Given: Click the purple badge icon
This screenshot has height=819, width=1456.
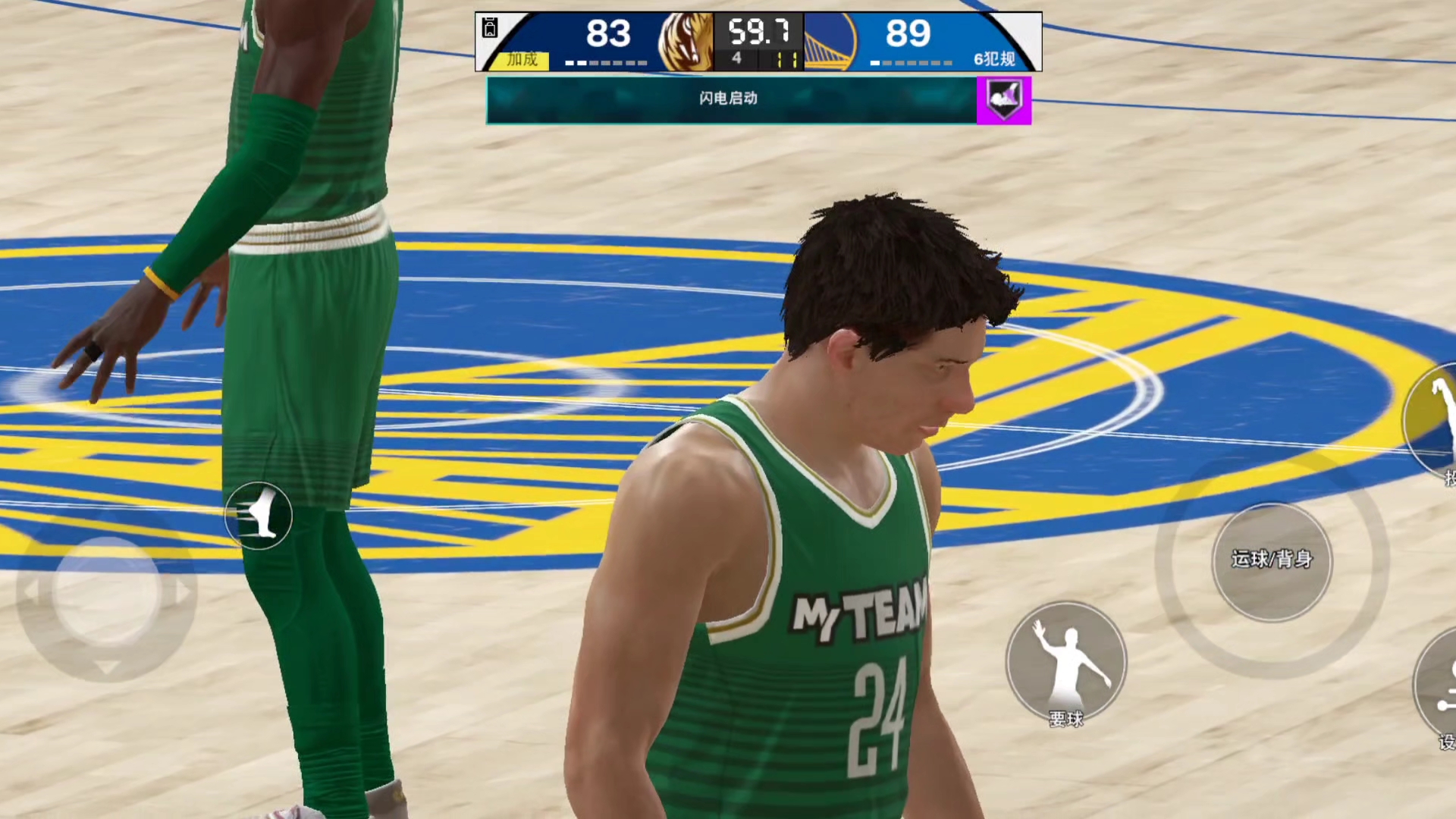Looking at the screenshot, I should 1004,100.
